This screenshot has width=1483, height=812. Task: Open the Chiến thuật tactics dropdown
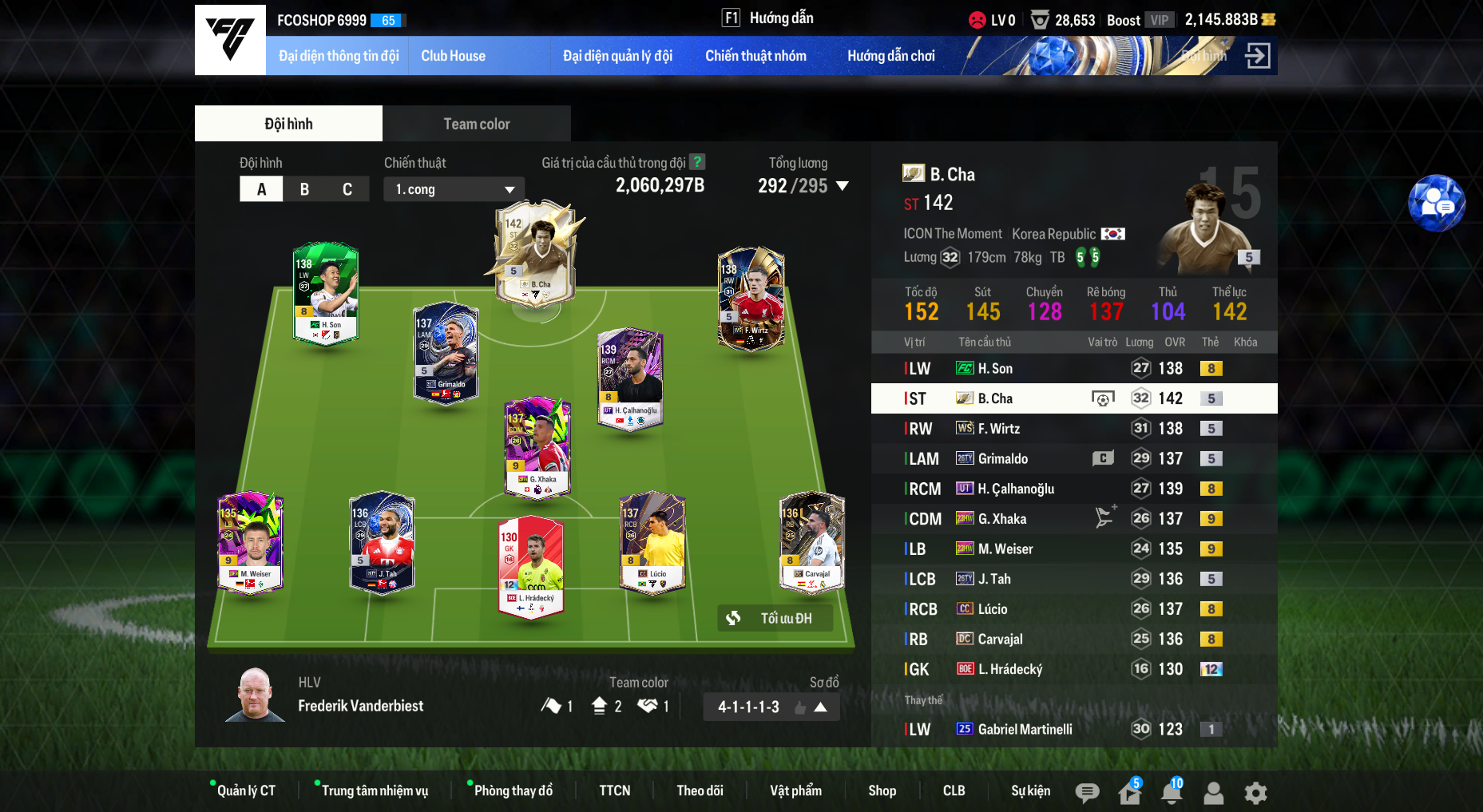pos(454,189)
